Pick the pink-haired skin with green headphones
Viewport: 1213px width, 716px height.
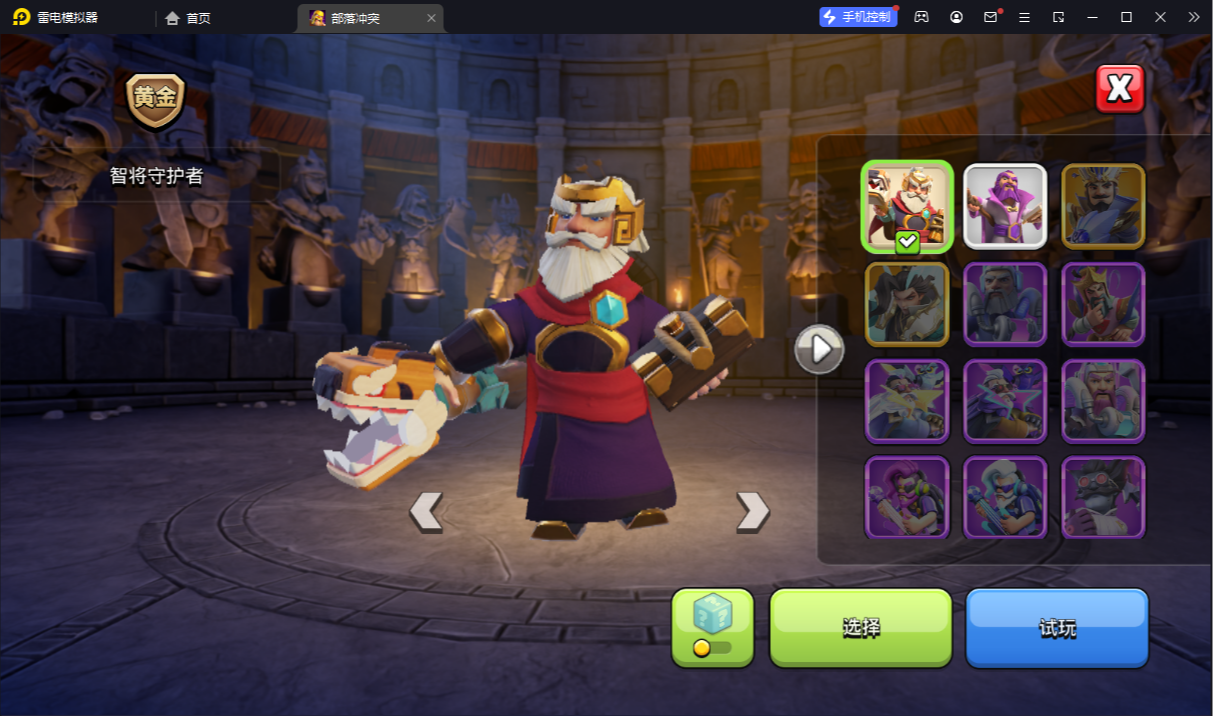(906, 497)
